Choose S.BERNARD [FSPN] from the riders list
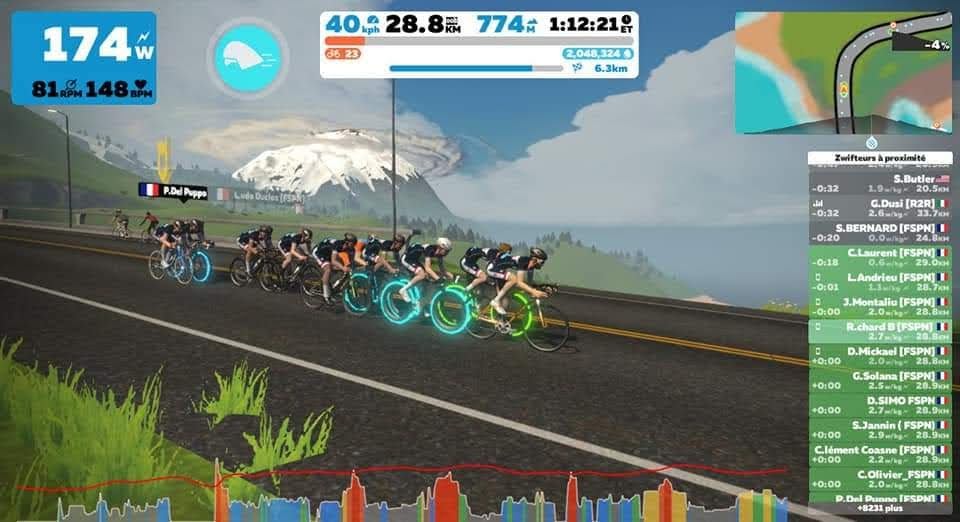Screen dimensions: 960x522 pyautogui.click(x=879, y=233)
